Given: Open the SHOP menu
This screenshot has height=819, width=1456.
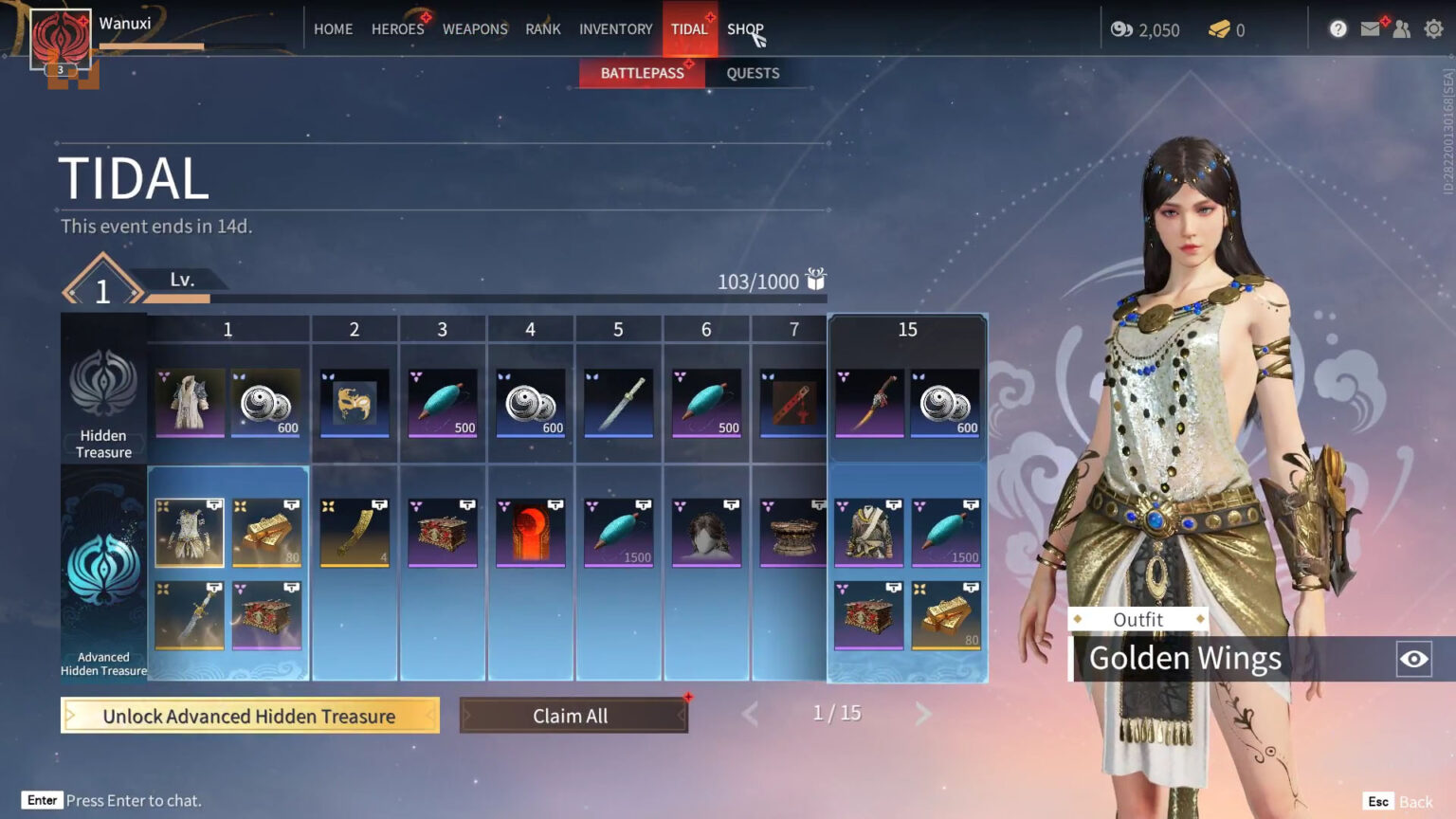Looking at the screenshot, I should pos(745,29).
